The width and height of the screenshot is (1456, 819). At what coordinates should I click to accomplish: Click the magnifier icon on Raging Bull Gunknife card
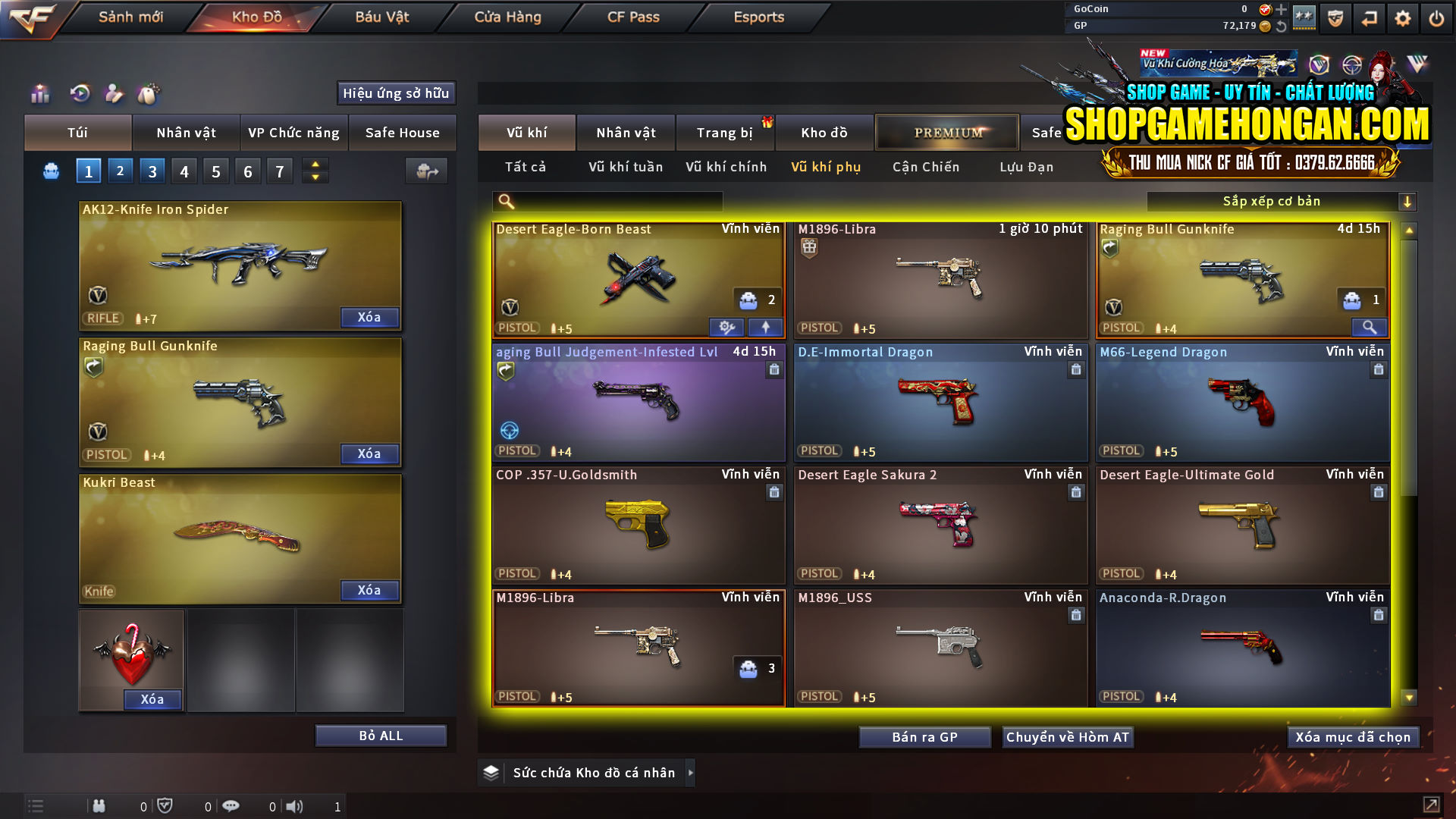pyautogui.click(x=1370, y=327)
